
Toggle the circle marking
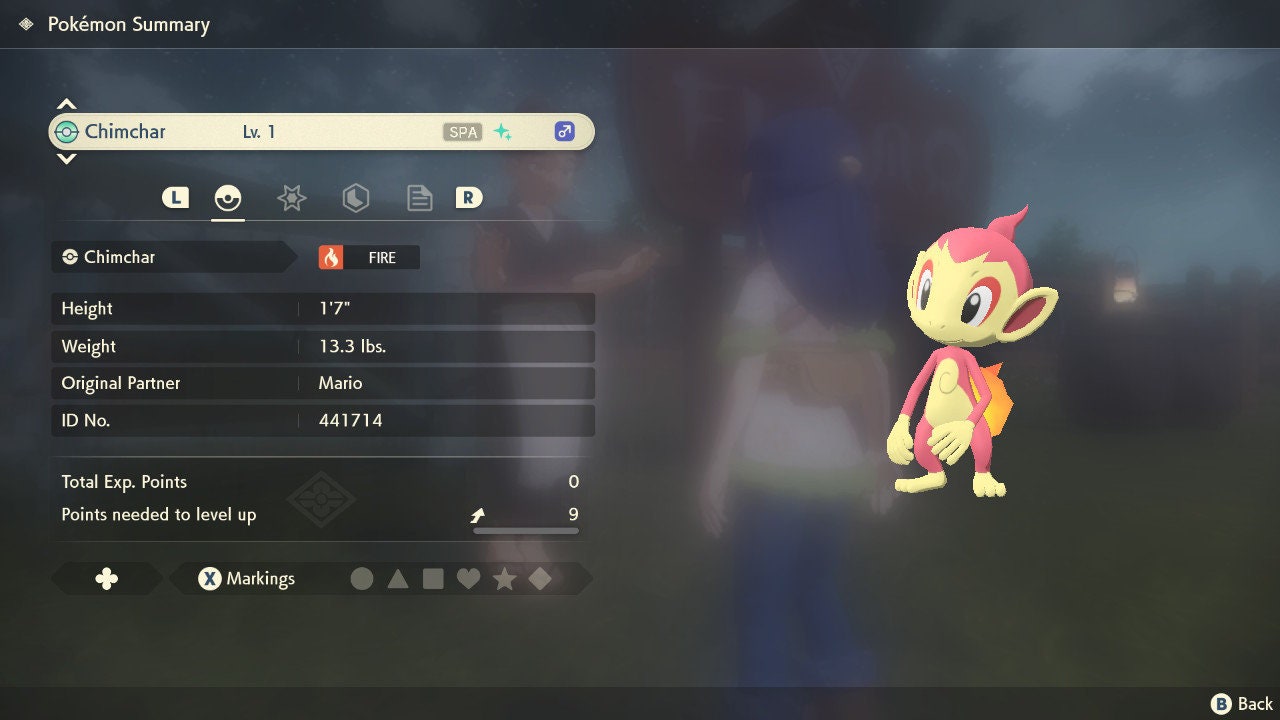tap(362, 579)
